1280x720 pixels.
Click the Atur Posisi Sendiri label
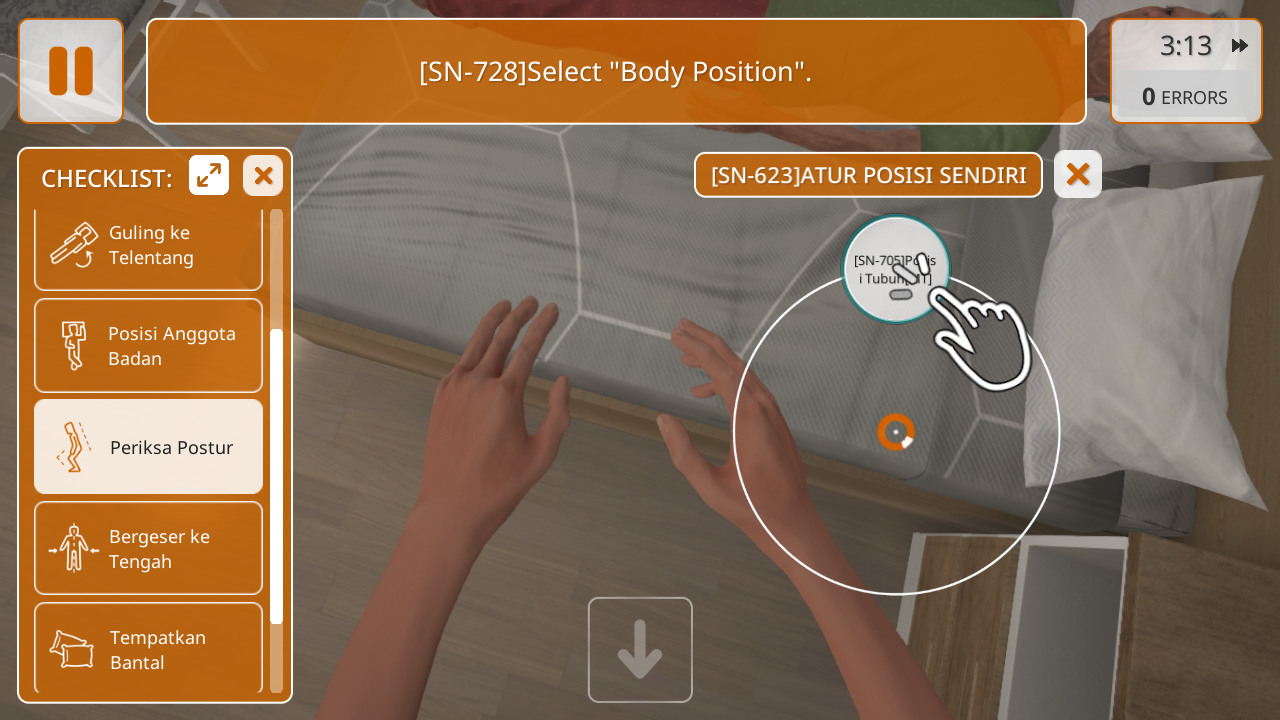click(x=868, y=175)
